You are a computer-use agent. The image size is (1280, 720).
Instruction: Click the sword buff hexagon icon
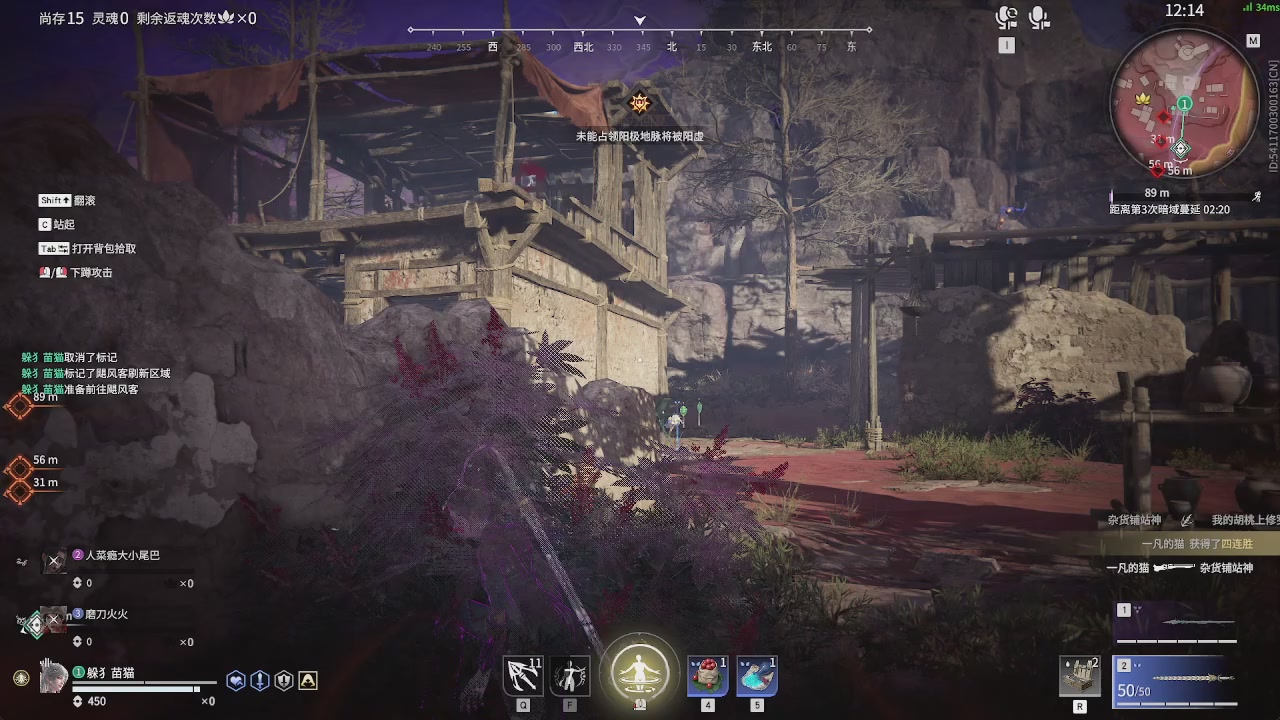[260, 681]
